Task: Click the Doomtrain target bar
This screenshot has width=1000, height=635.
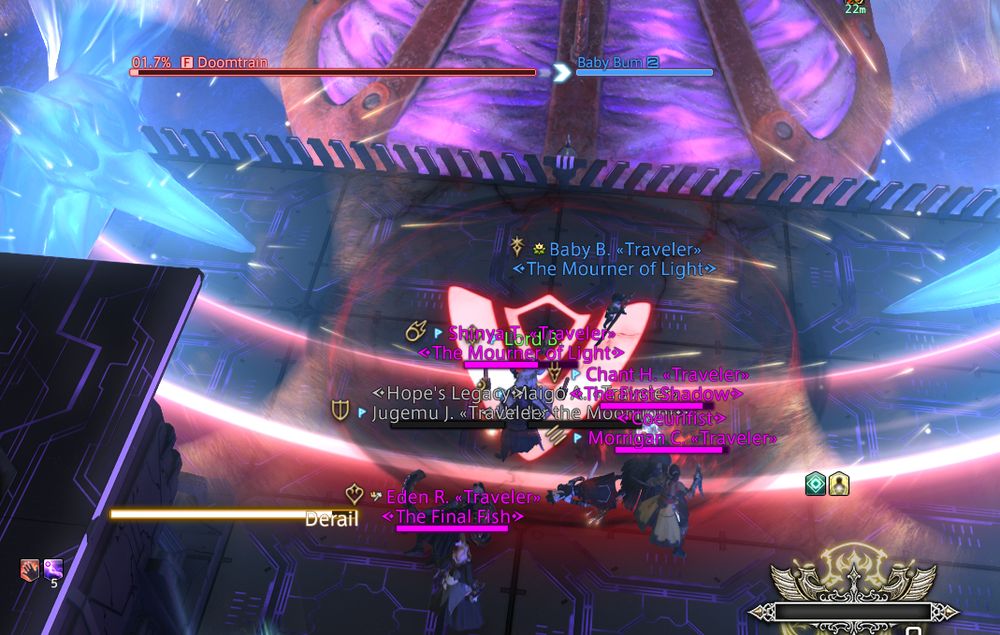Action: tap(333, 72)
